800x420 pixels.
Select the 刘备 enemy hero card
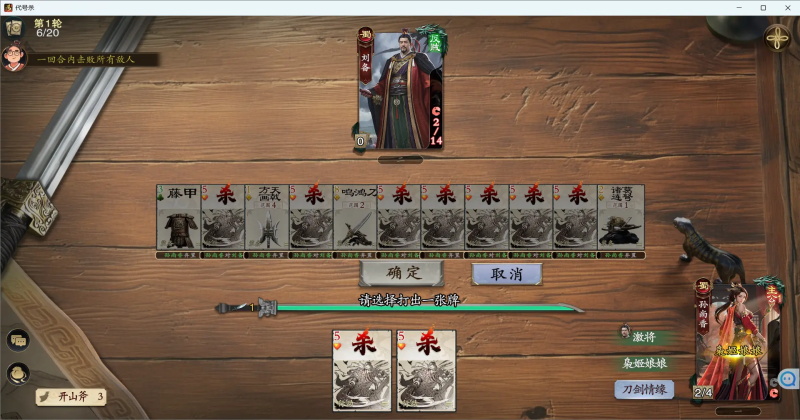click(x=400, y=90)
